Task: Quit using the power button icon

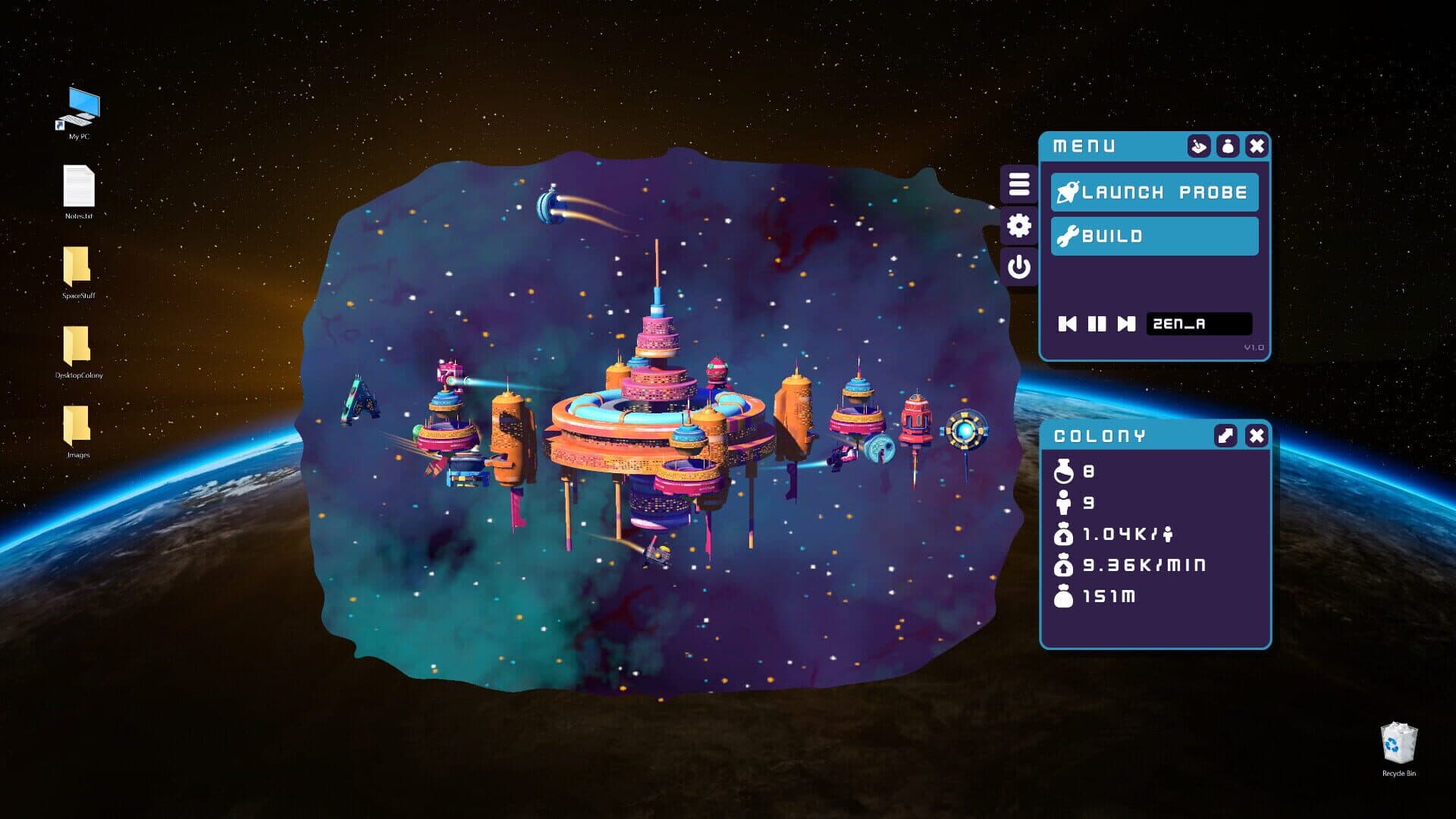Action: (1018, 267)
